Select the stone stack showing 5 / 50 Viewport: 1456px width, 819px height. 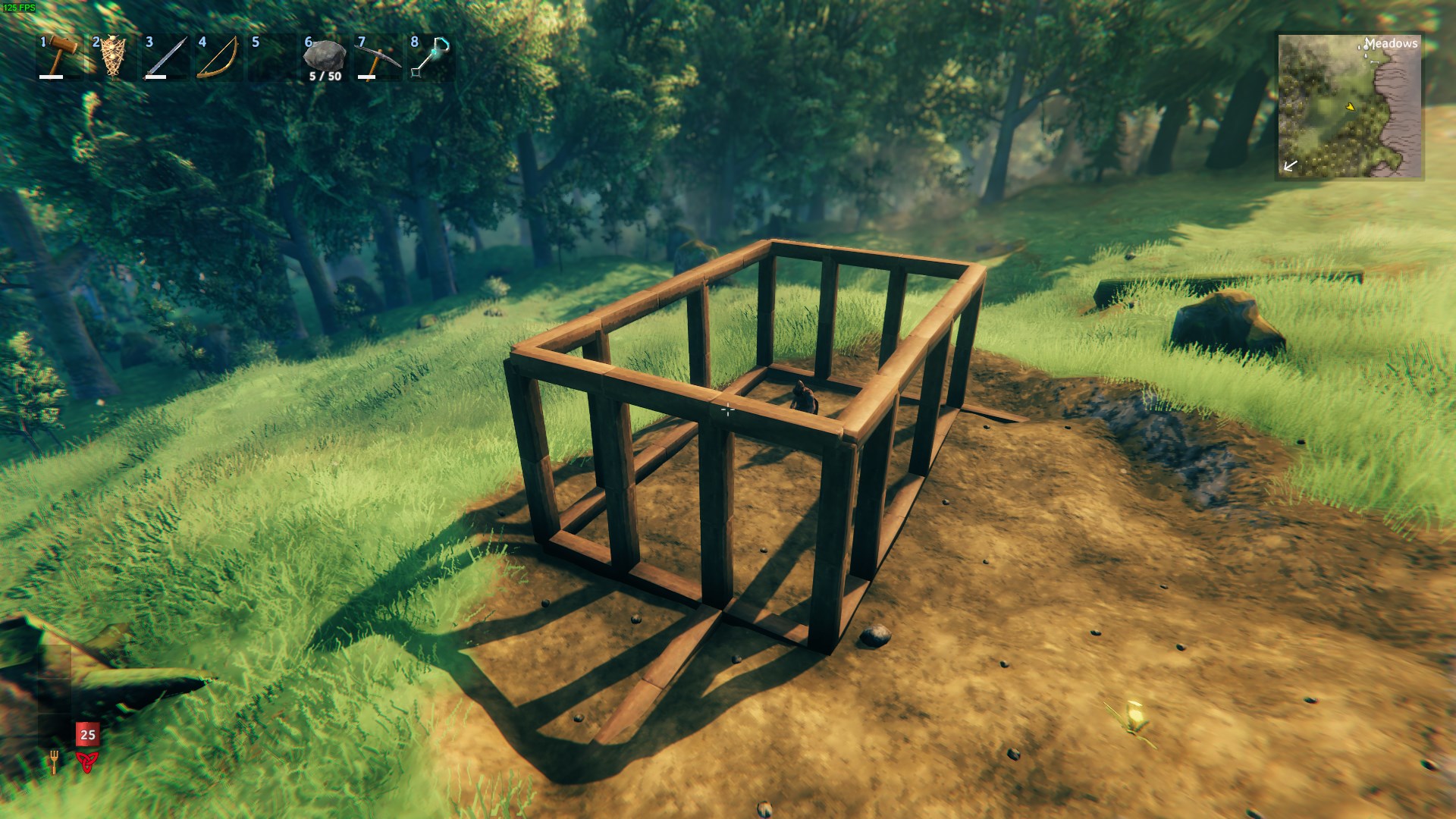pyautogui.click(x=325, y=56)
